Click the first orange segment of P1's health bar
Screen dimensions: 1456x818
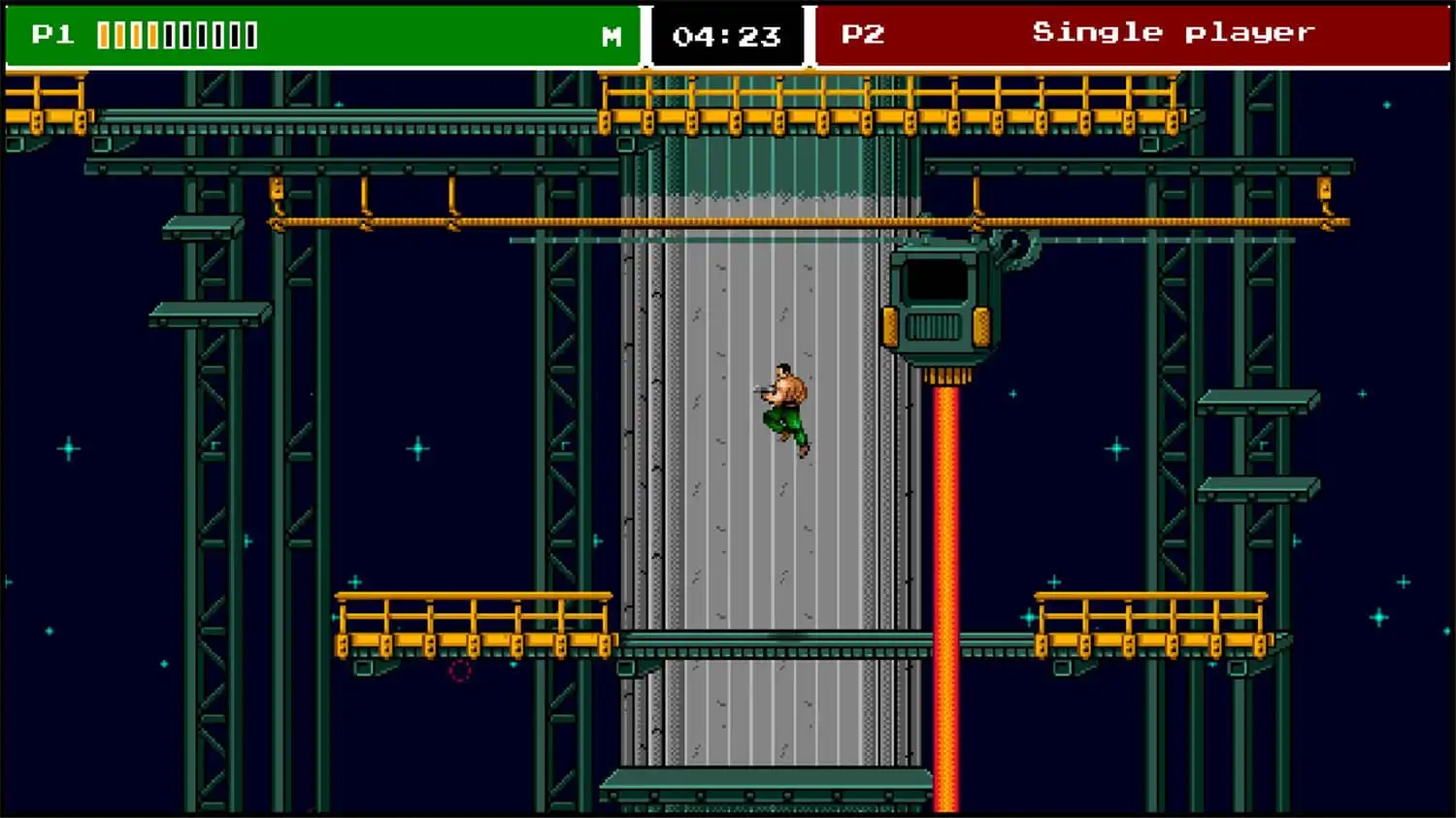pyautogui.click(x=104, y=34)
